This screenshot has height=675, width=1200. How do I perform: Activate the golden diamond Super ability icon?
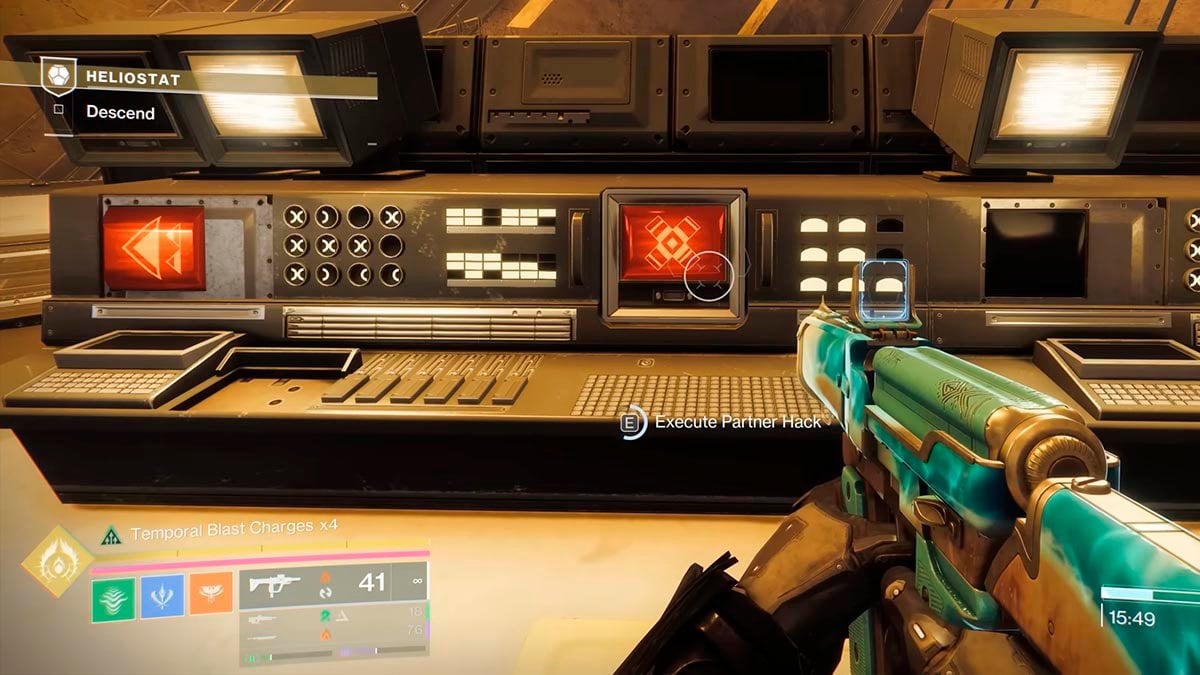point(57,561)
